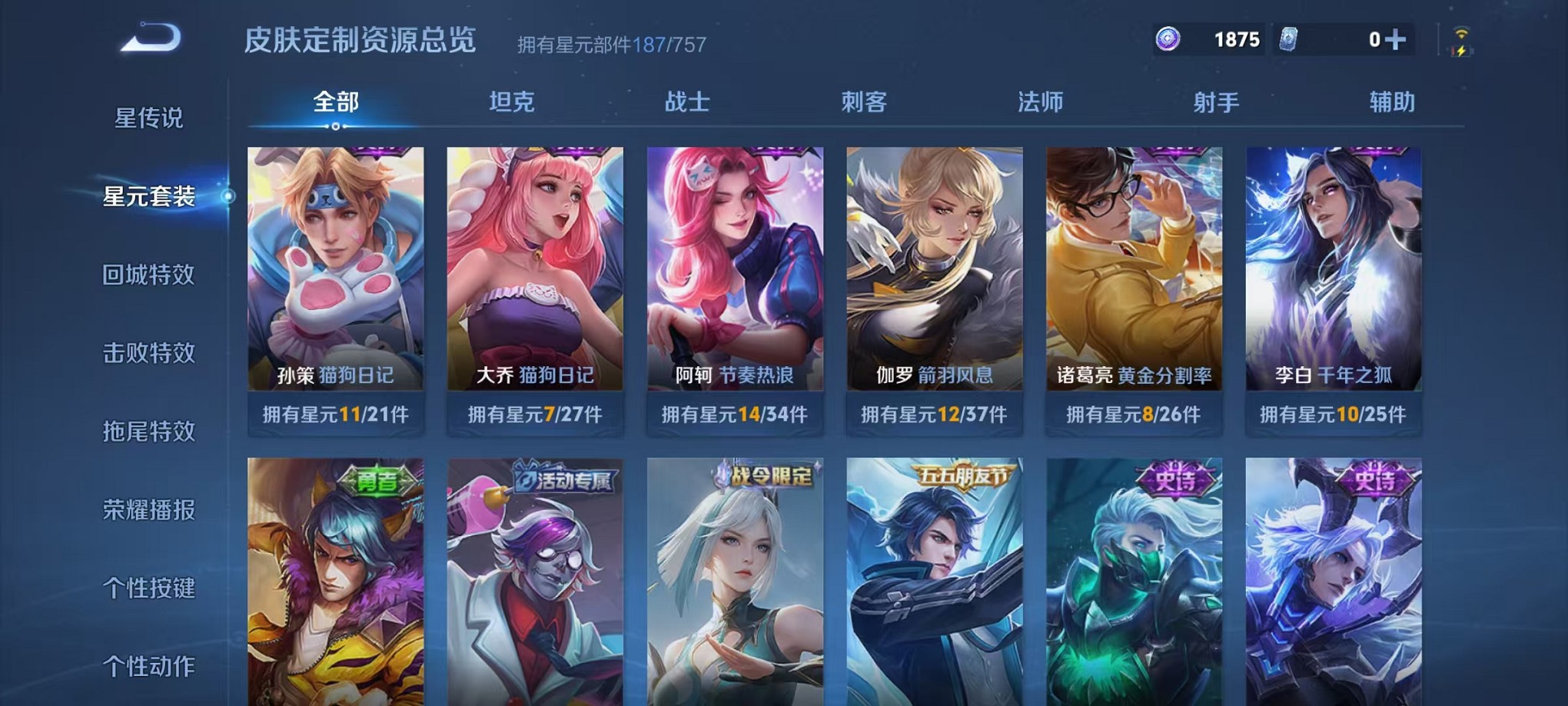Screen dimensions: 1568x706
Task: Open 荣耀播报 in the sidebar
Action: click(x=148, y=510)
